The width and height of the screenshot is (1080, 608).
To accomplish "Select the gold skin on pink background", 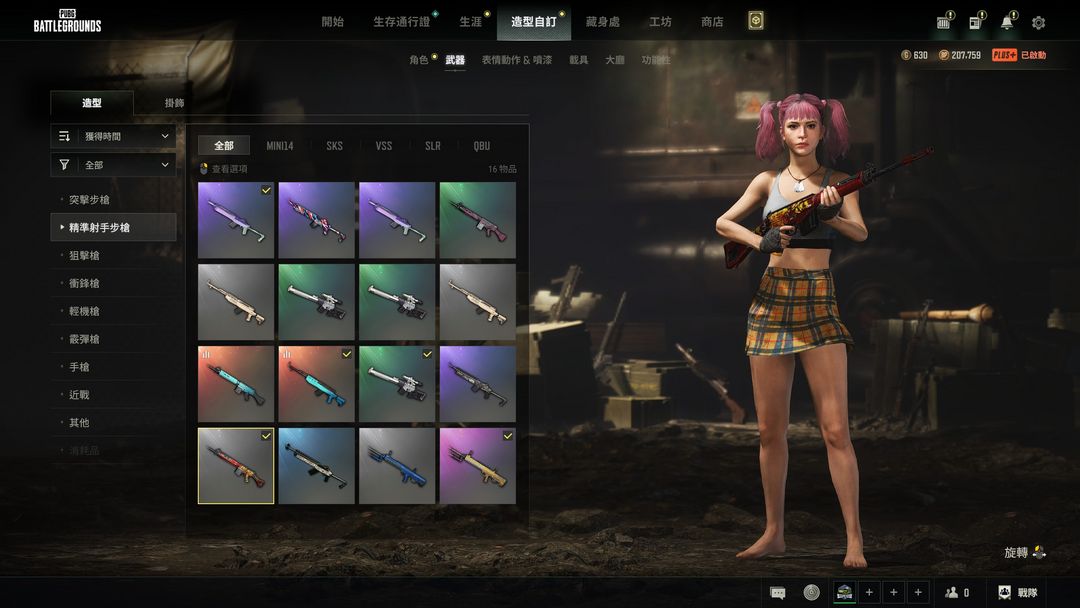I will tap(477, 466).
